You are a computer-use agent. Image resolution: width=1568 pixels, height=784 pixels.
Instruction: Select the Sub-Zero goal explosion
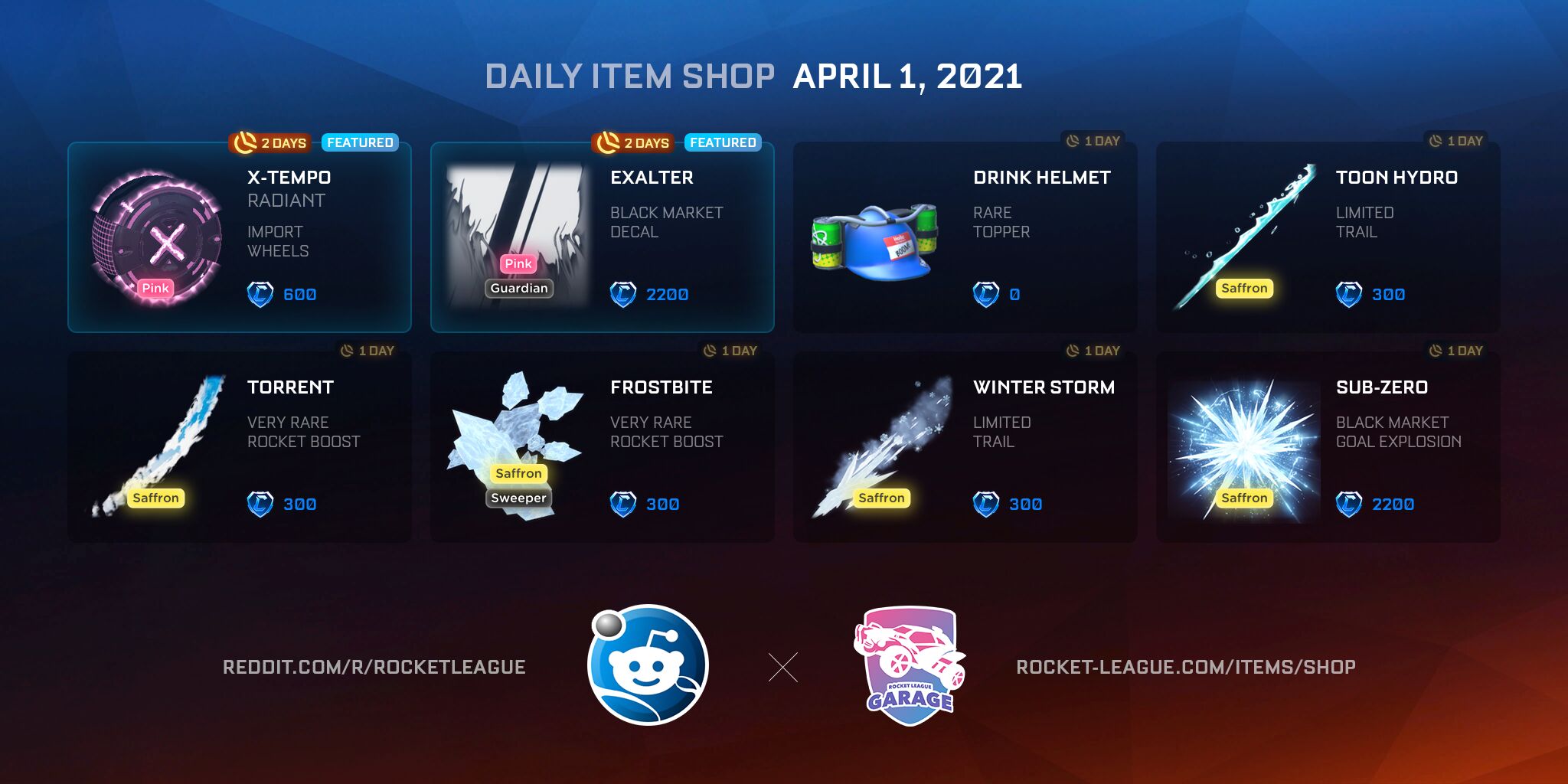click(x=1328, y=447)
